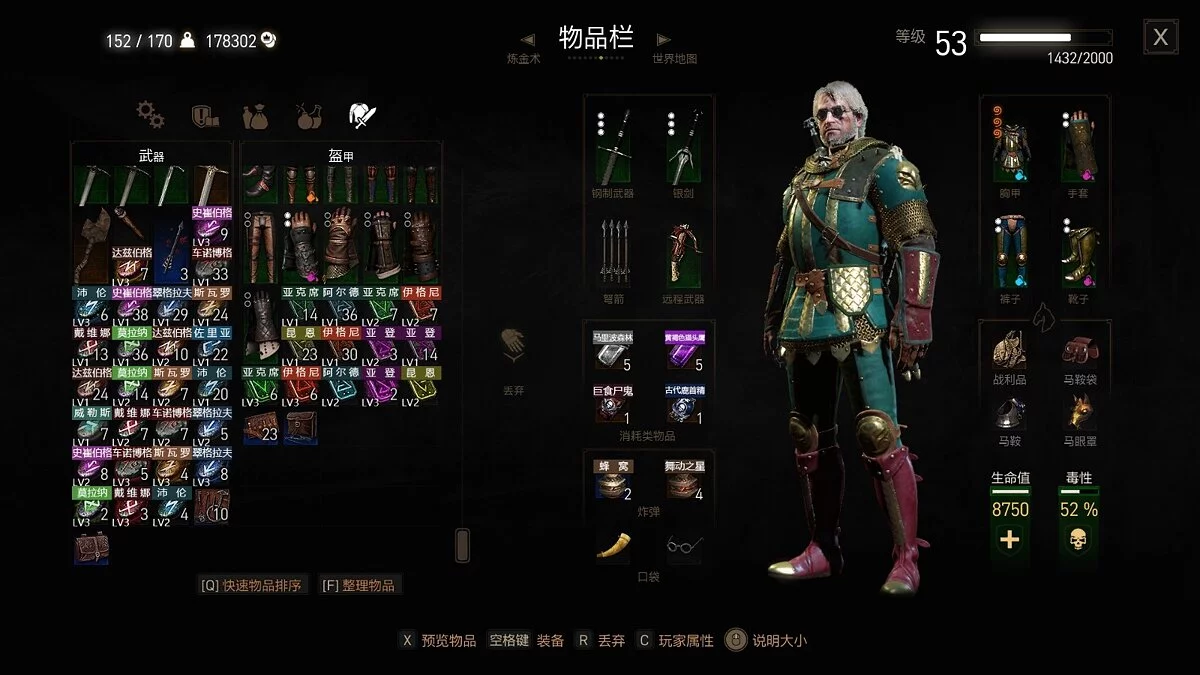Click the equipped gloves slot (手套)
The height and width of the screenshot is (675, 1200).
(1080, 146)
